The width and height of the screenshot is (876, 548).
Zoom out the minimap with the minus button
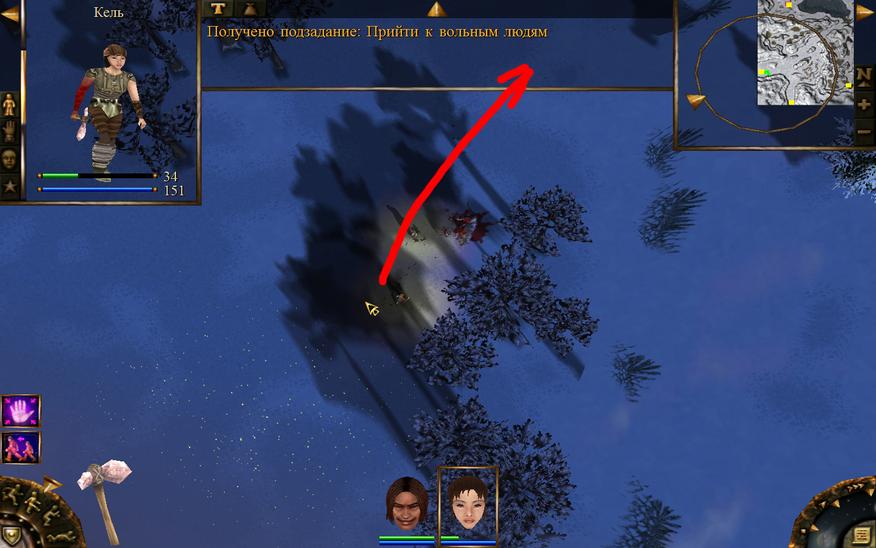[864, 131]
